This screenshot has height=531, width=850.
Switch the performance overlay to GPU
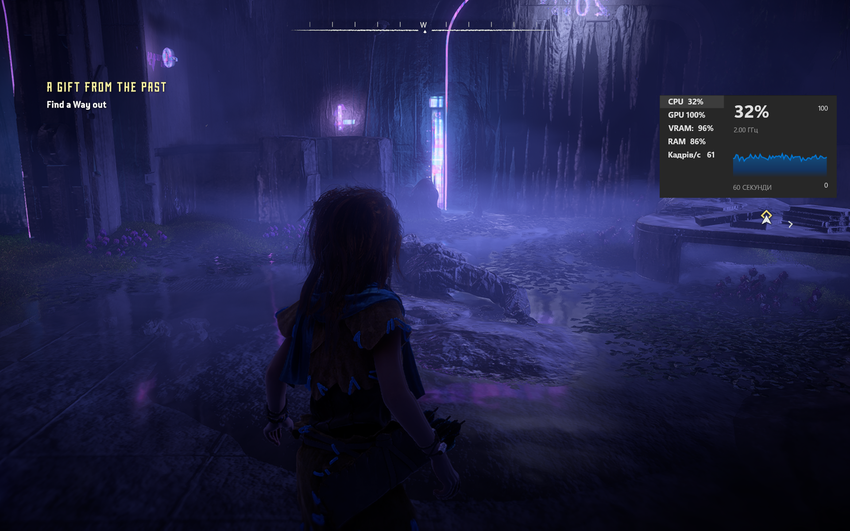coord(686,115)
